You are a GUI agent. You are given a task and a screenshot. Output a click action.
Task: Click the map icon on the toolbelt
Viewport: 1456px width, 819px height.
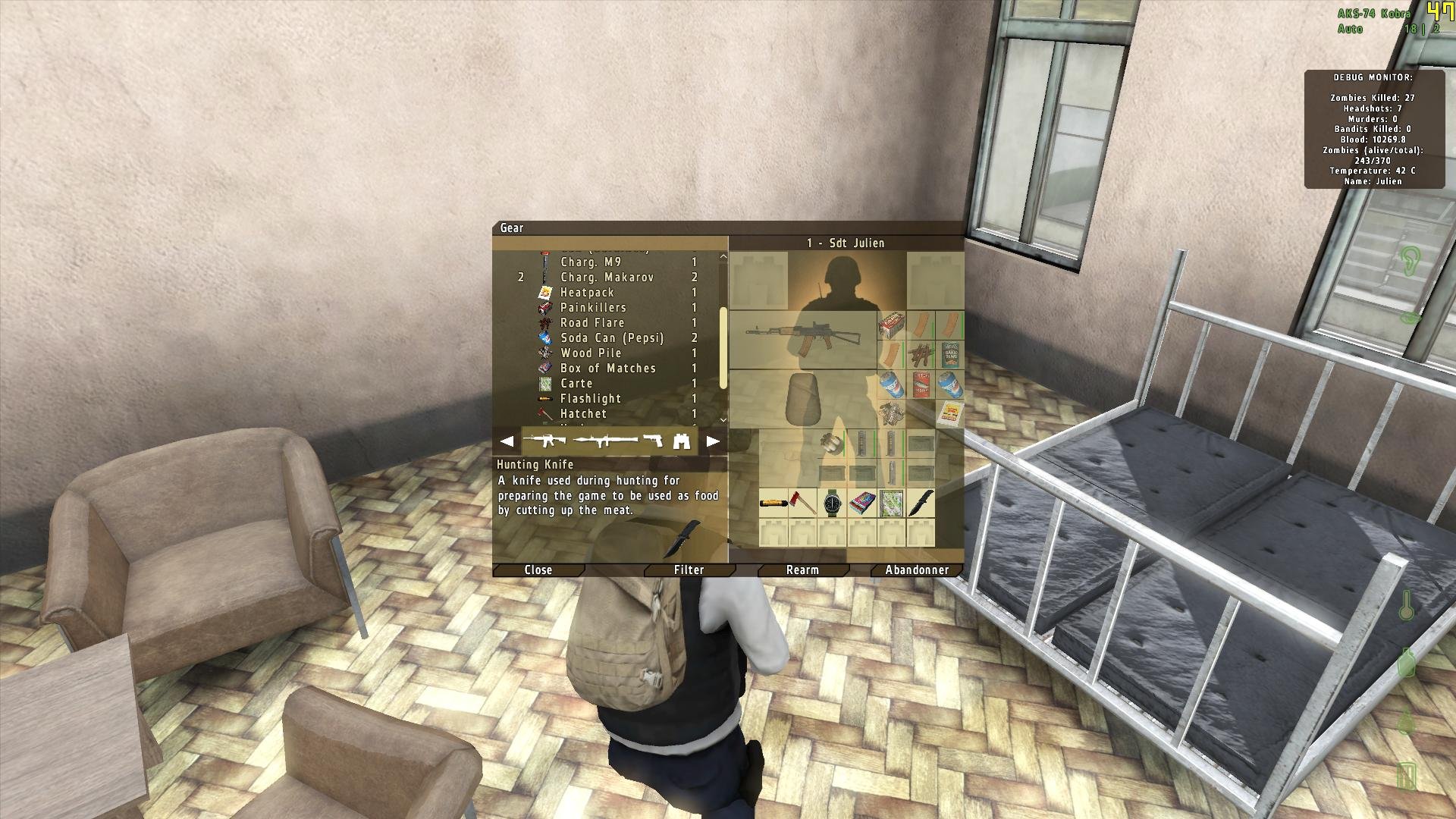click(891, 503)
